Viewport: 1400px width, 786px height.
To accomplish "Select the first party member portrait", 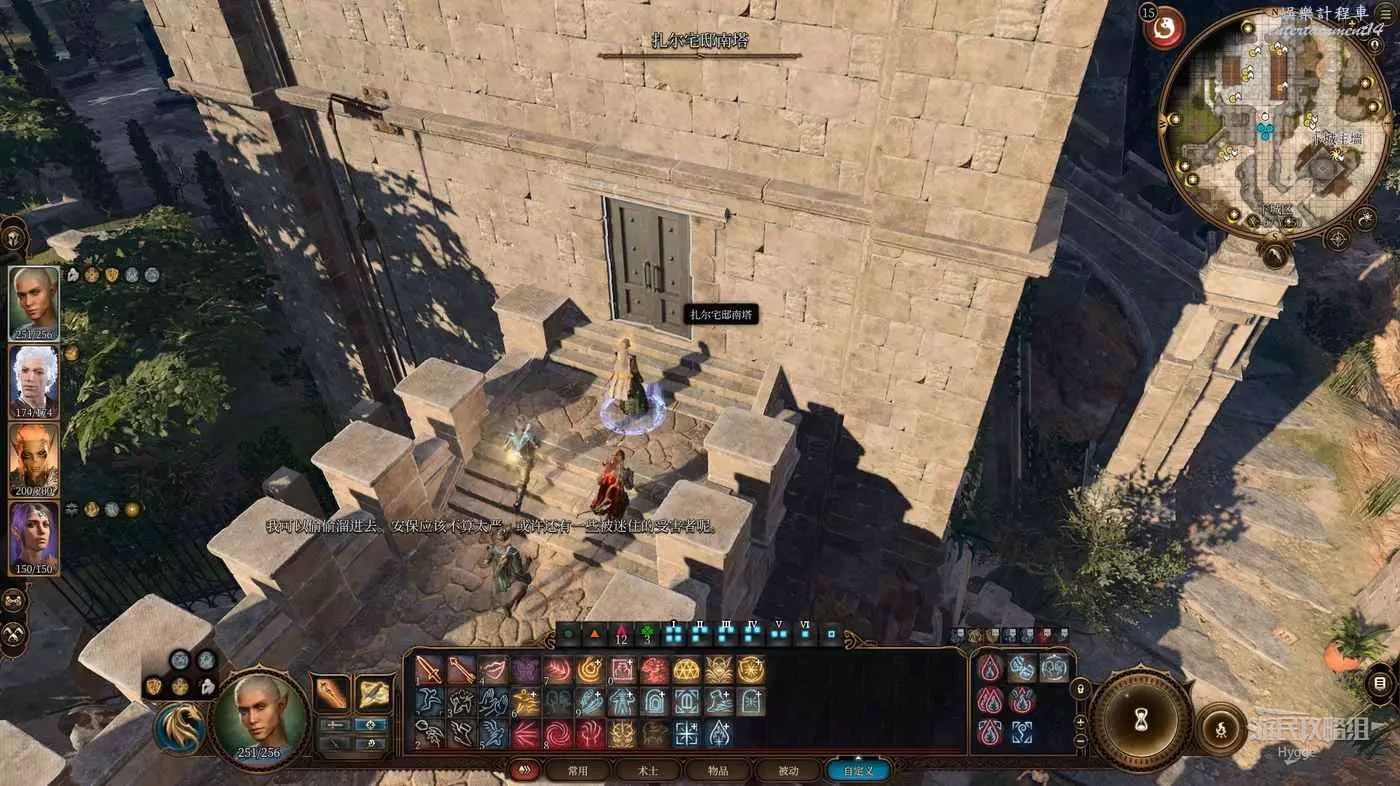I will [34, 303].
